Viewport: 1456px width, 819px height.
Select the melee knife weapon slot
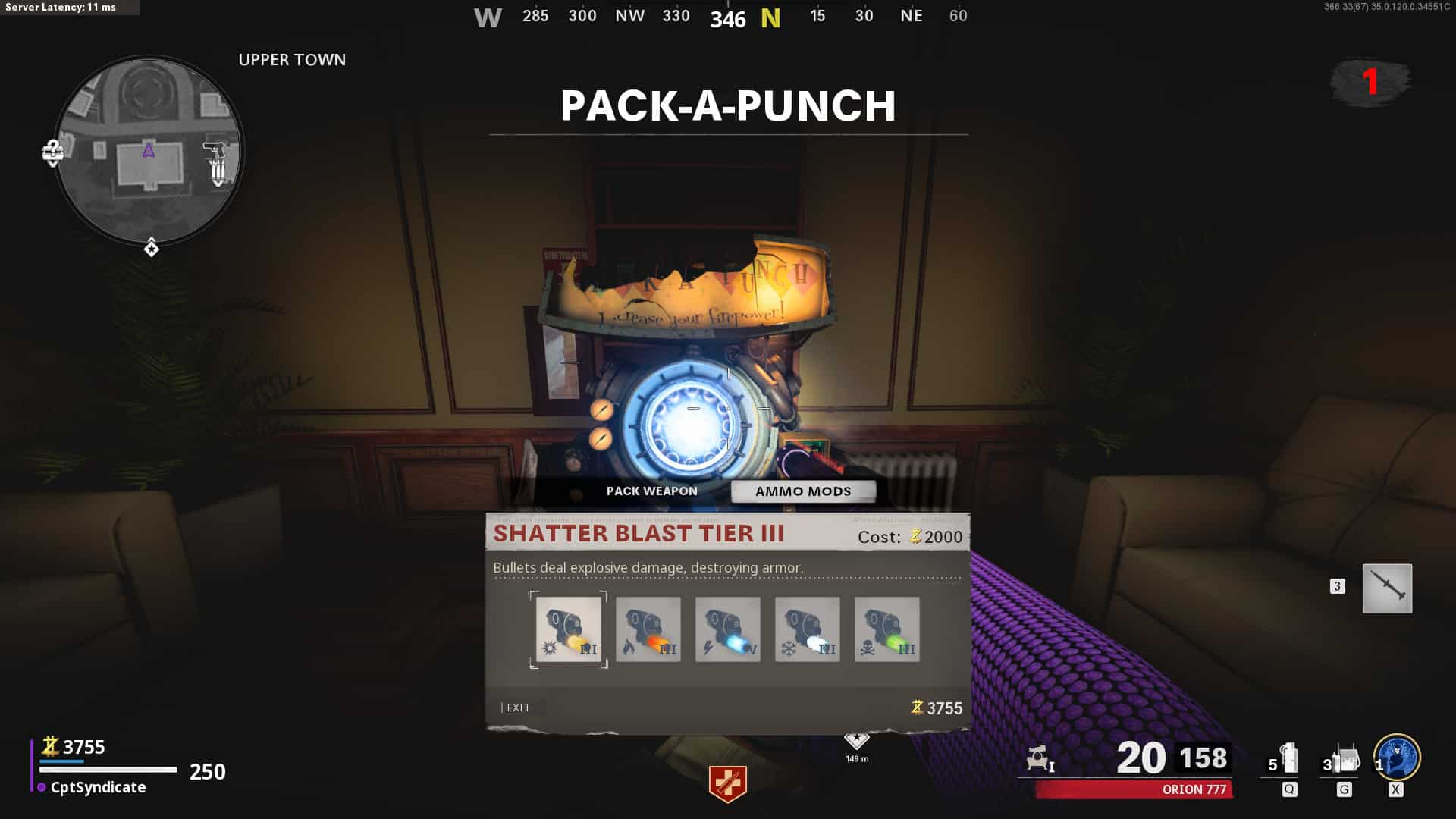click(x=1387, y=588)
